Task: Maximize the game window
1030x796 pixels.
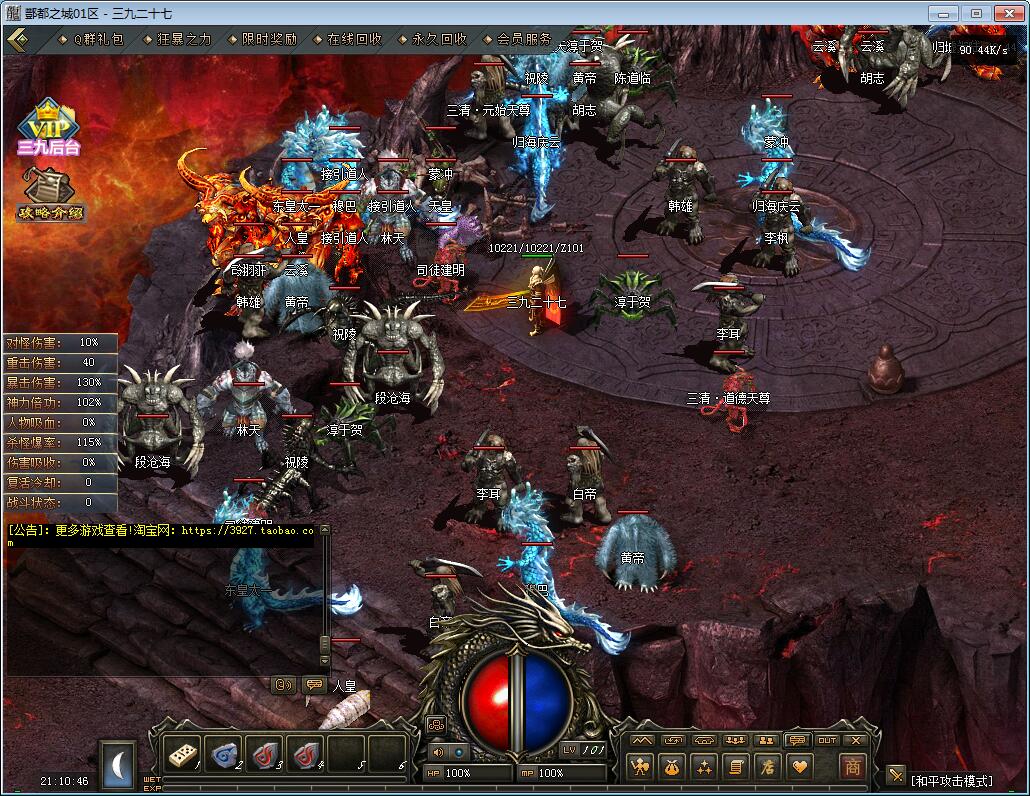Action: pyautogui.click(x=976, y=12)
